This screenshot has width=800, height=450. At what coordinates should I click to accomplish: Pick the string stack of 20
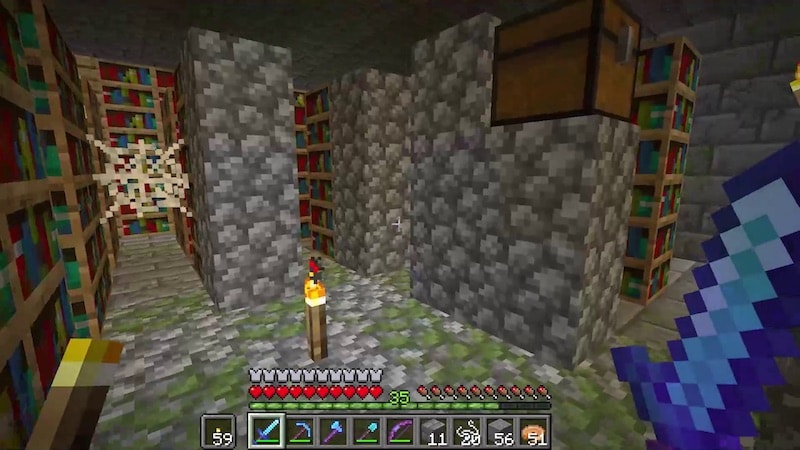coord(466,431)
